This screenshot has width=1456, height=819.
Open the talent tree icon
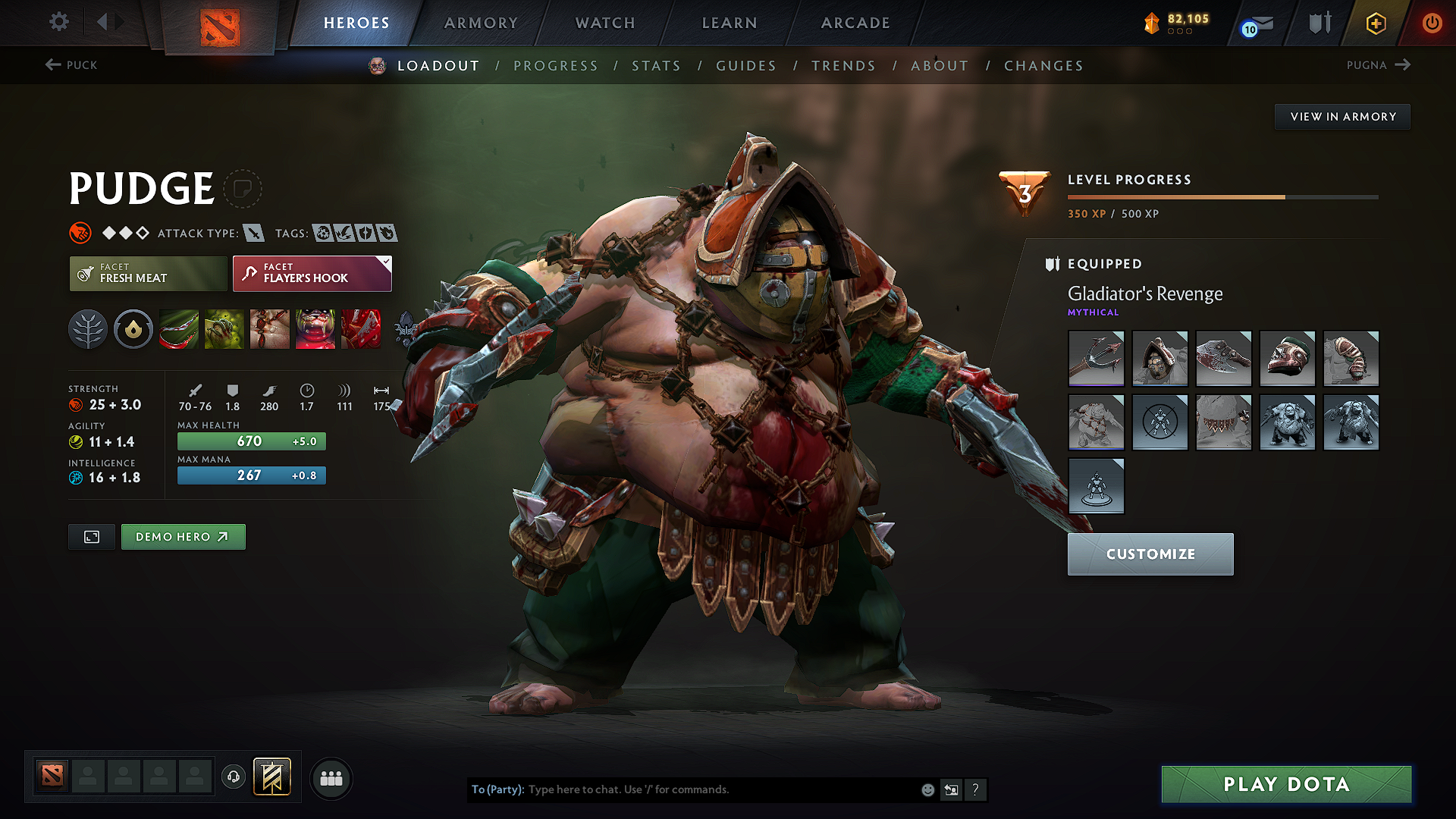point(88,329)
